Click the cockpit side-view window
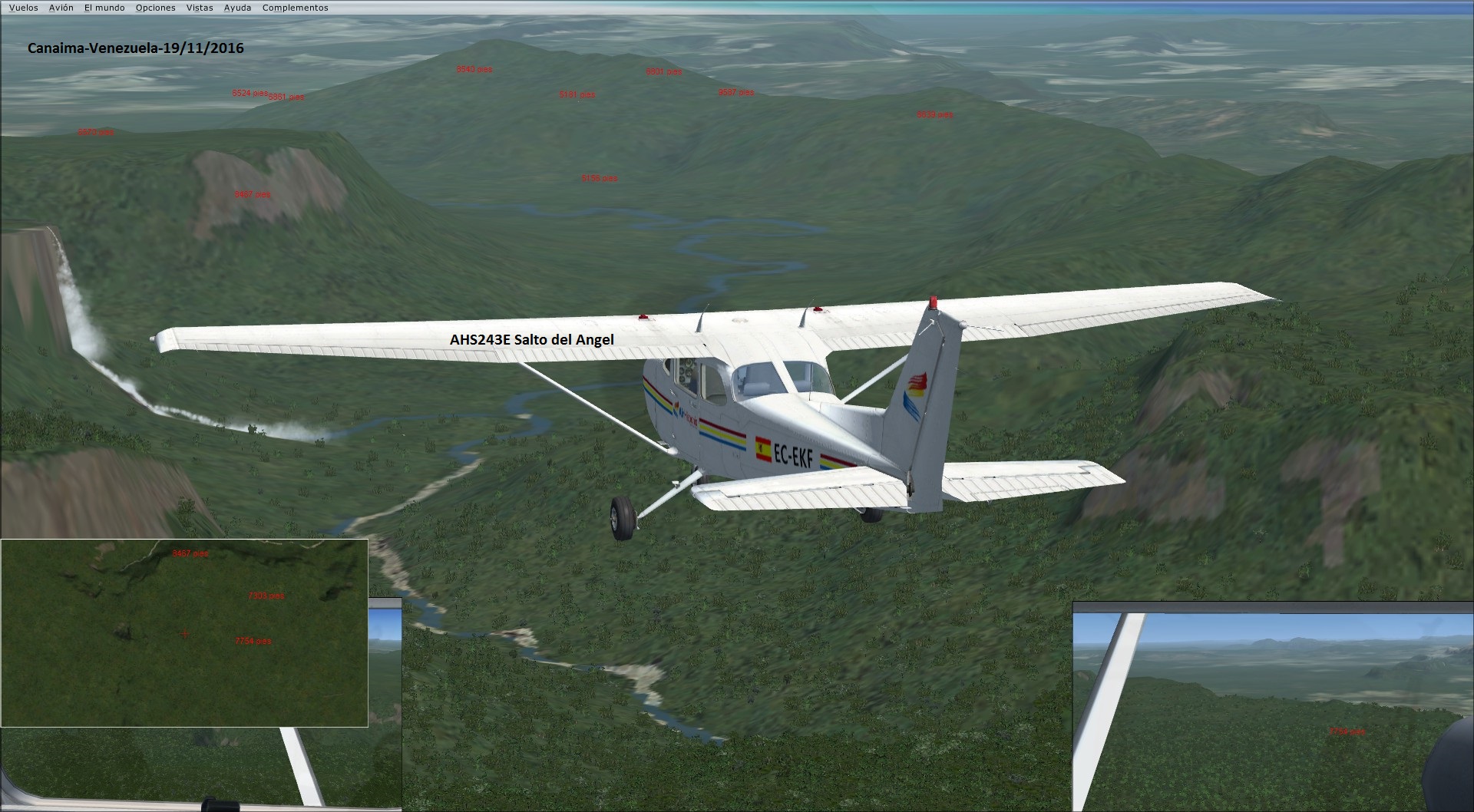 [x=1273, y=706]
